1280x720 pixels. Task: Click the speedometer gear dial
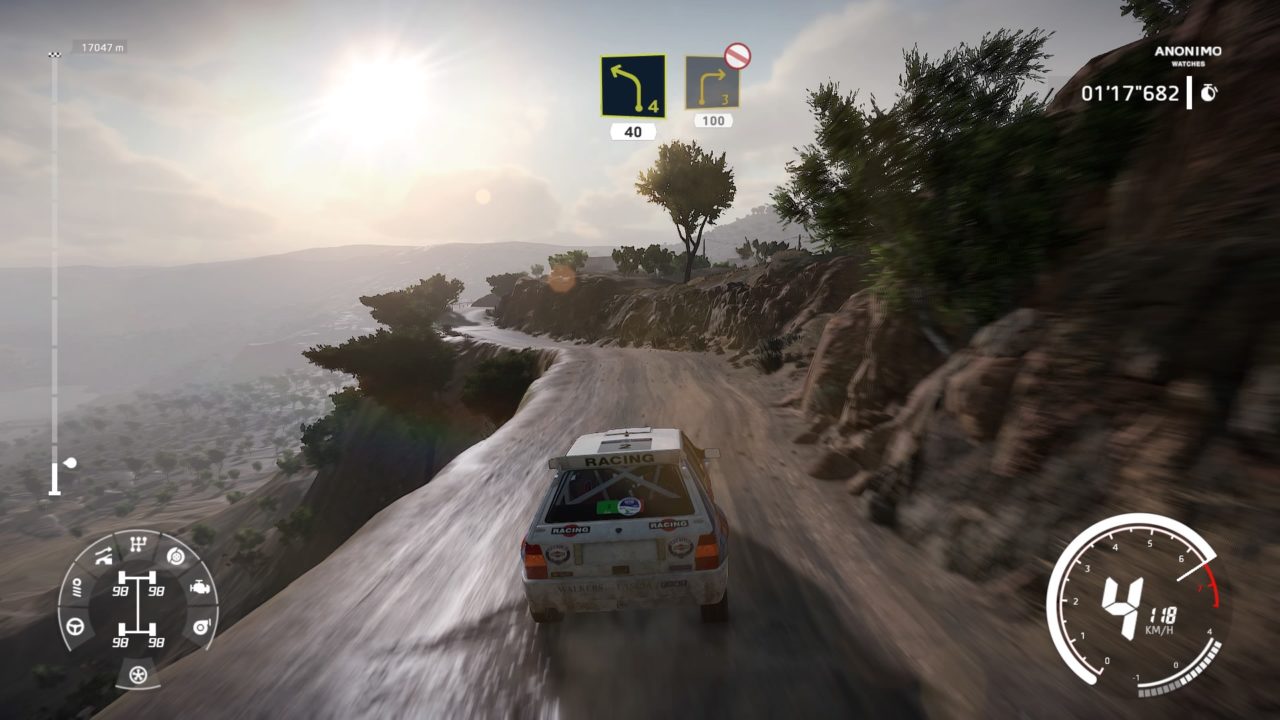pyautogui.click(x=1135, y=605)
